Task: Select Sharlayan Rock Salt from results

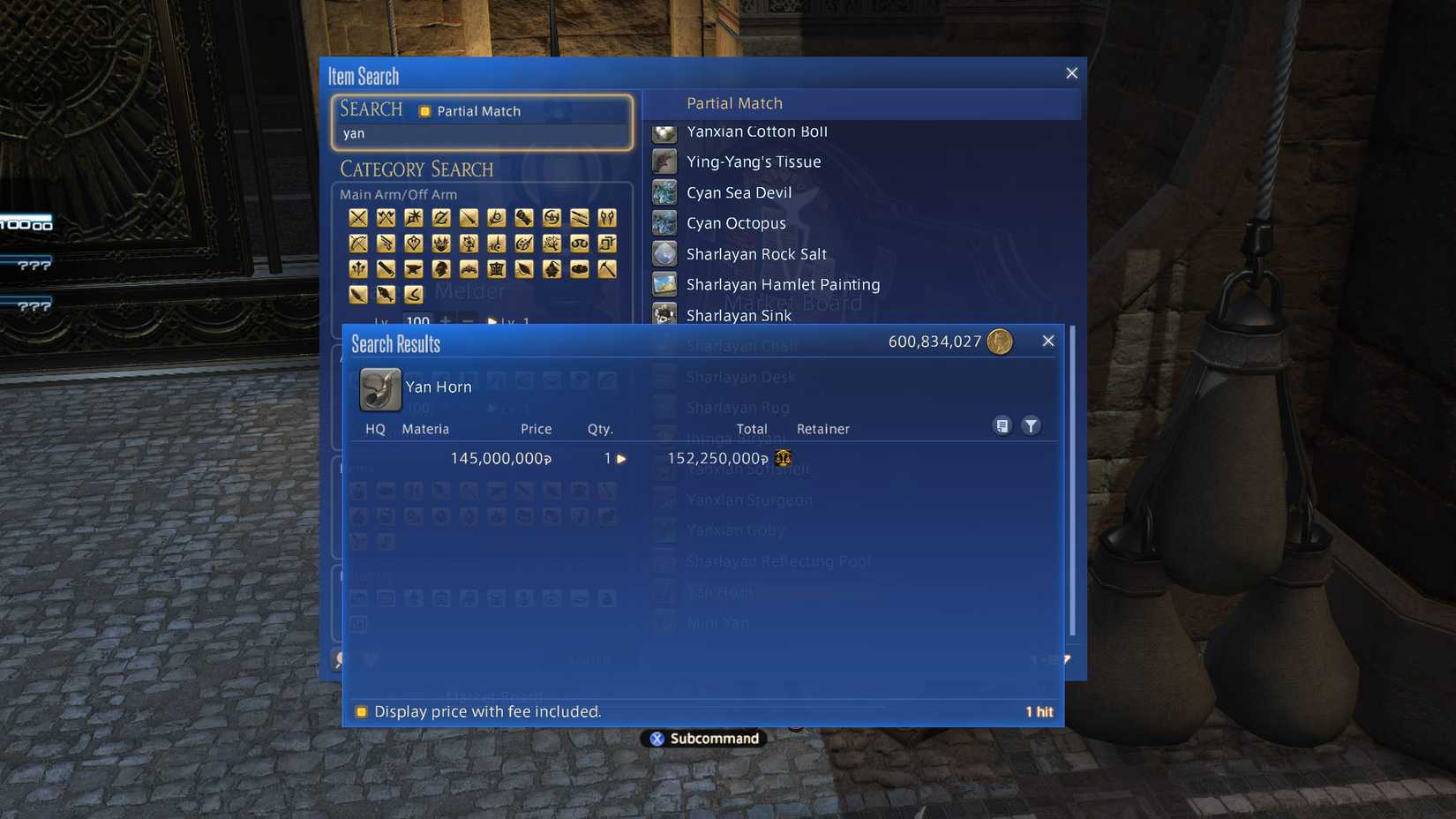Action: [755, 254]
